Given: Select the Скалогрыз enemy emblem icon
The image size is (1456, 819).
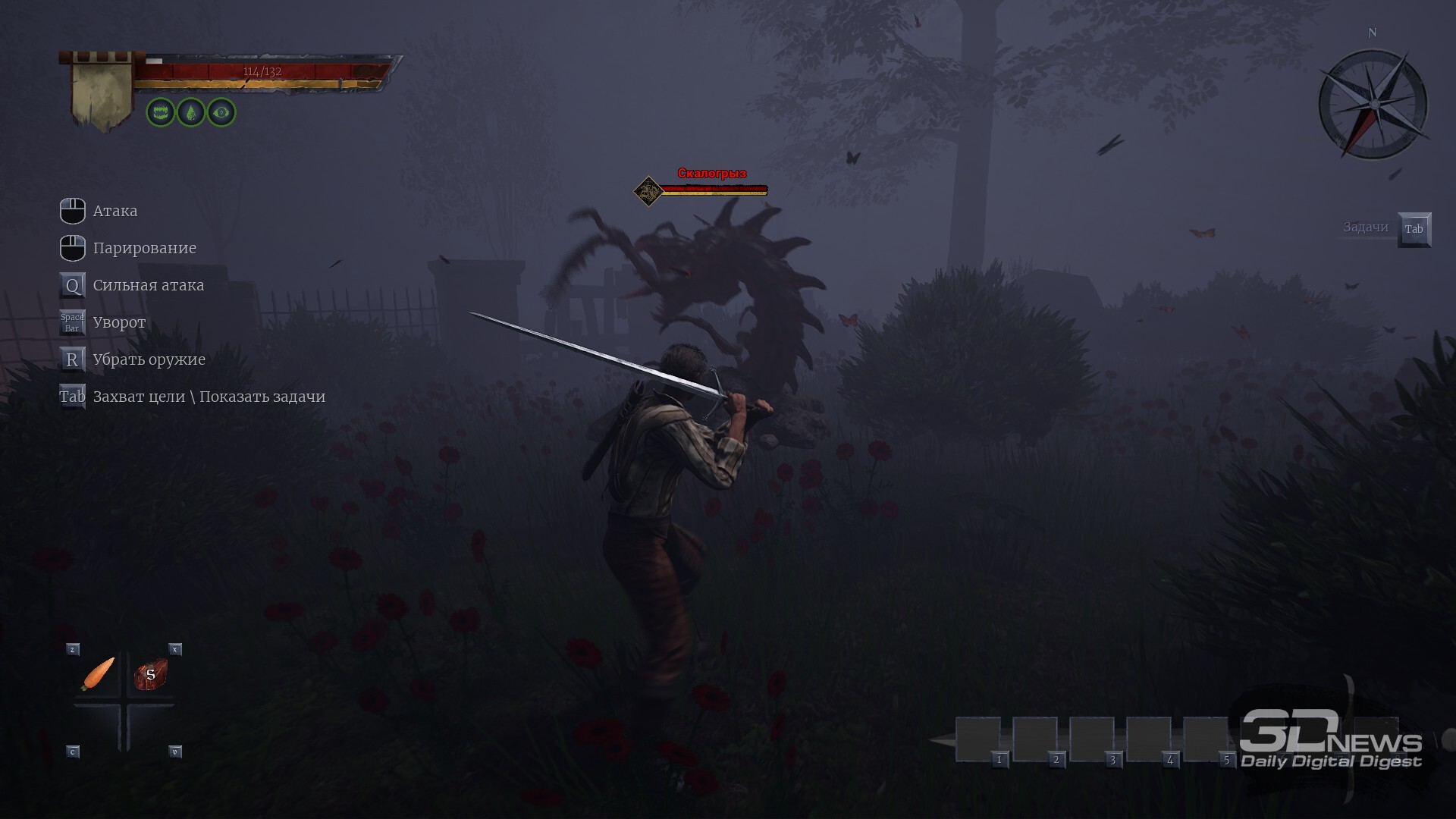Looking at the screenshot, I should point(648,191).
